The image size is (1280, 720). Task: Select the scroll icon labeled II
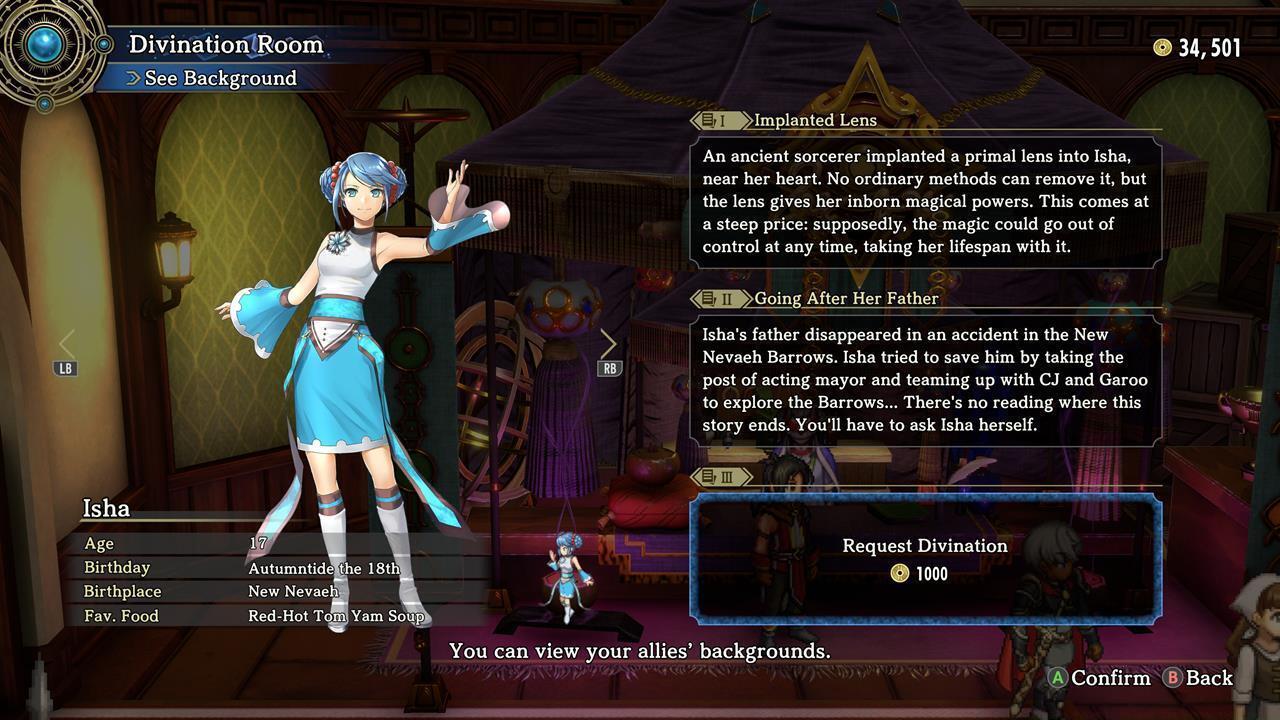(x=709, y=298)
